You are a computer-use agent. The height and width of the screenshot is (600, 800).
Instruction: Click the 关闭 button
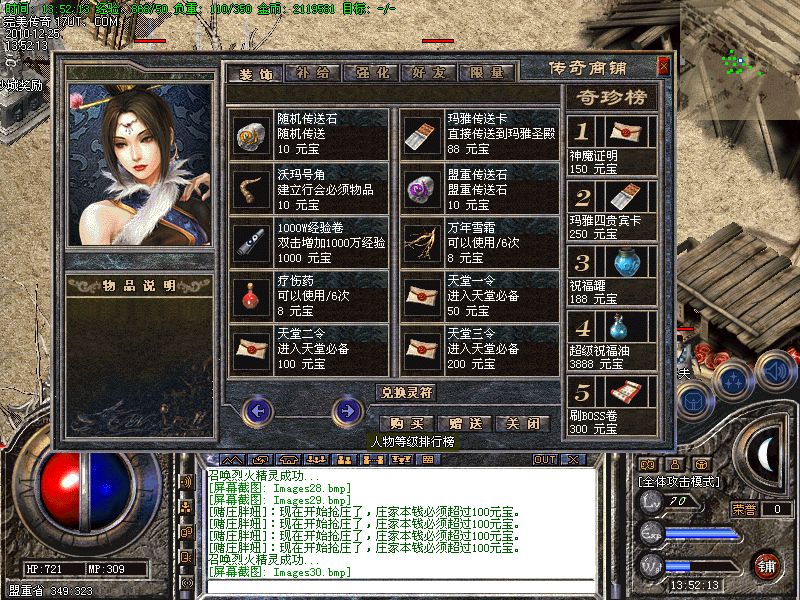click(x=522, y=424)
